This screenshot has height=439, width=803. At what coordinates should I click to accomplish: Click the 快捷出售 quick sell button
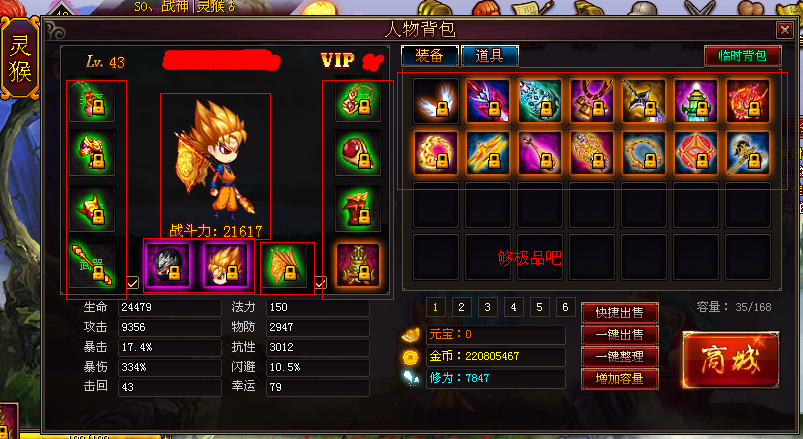tap(619, 311)
